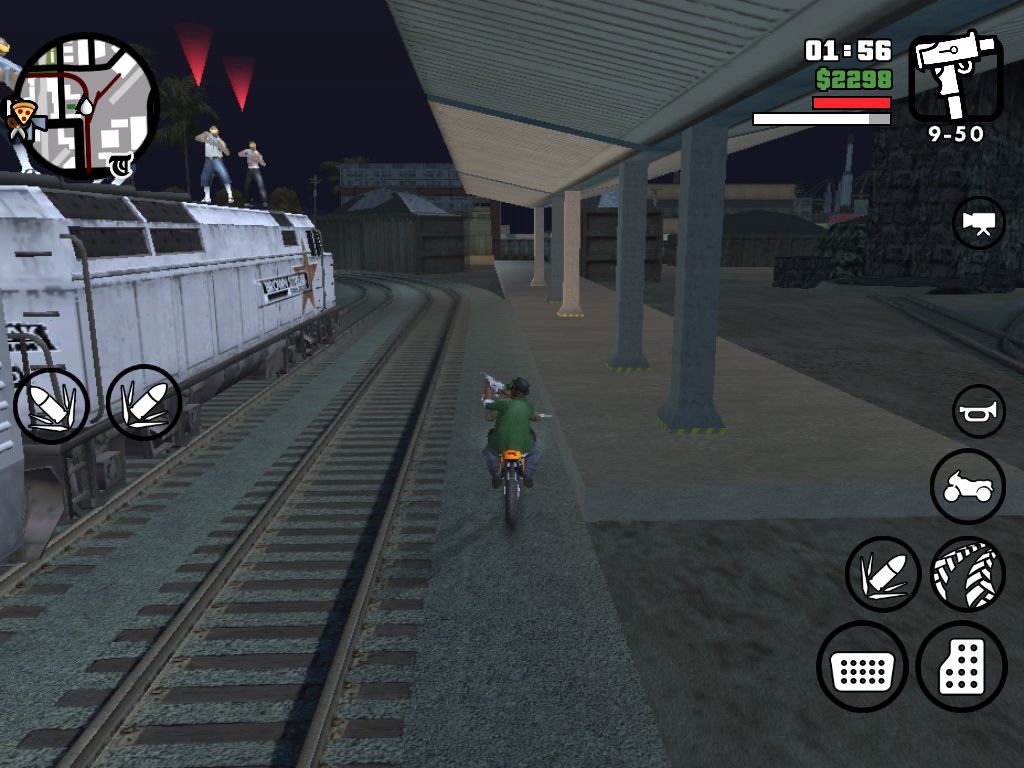This screenshot has width=1024, height=768.
Task: Switch view with the camera button
Action: pos(979,223)
